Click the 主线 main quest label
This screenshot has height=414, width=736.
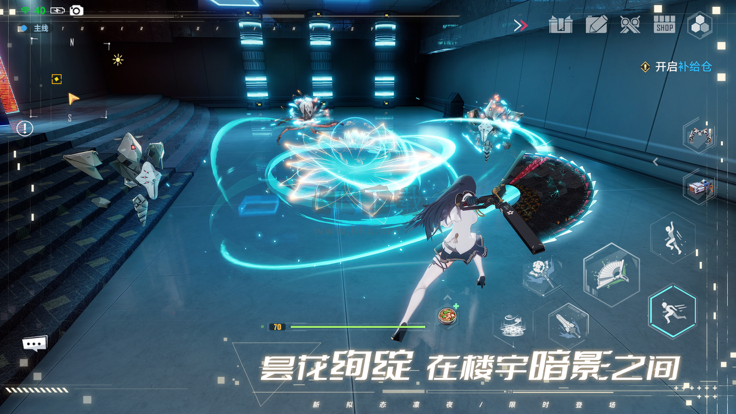[40, 29]
